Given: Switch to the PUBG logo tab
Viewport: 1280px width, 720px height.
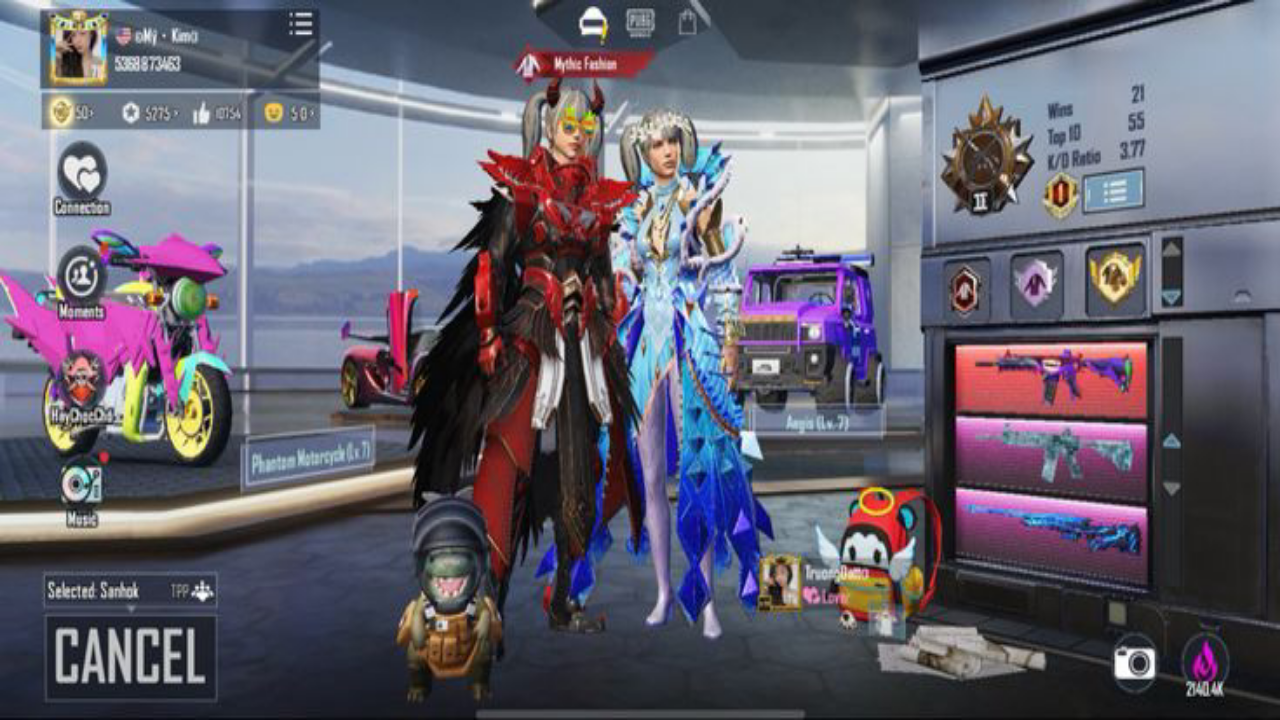Looking at the screenshot, I should 640,21.
